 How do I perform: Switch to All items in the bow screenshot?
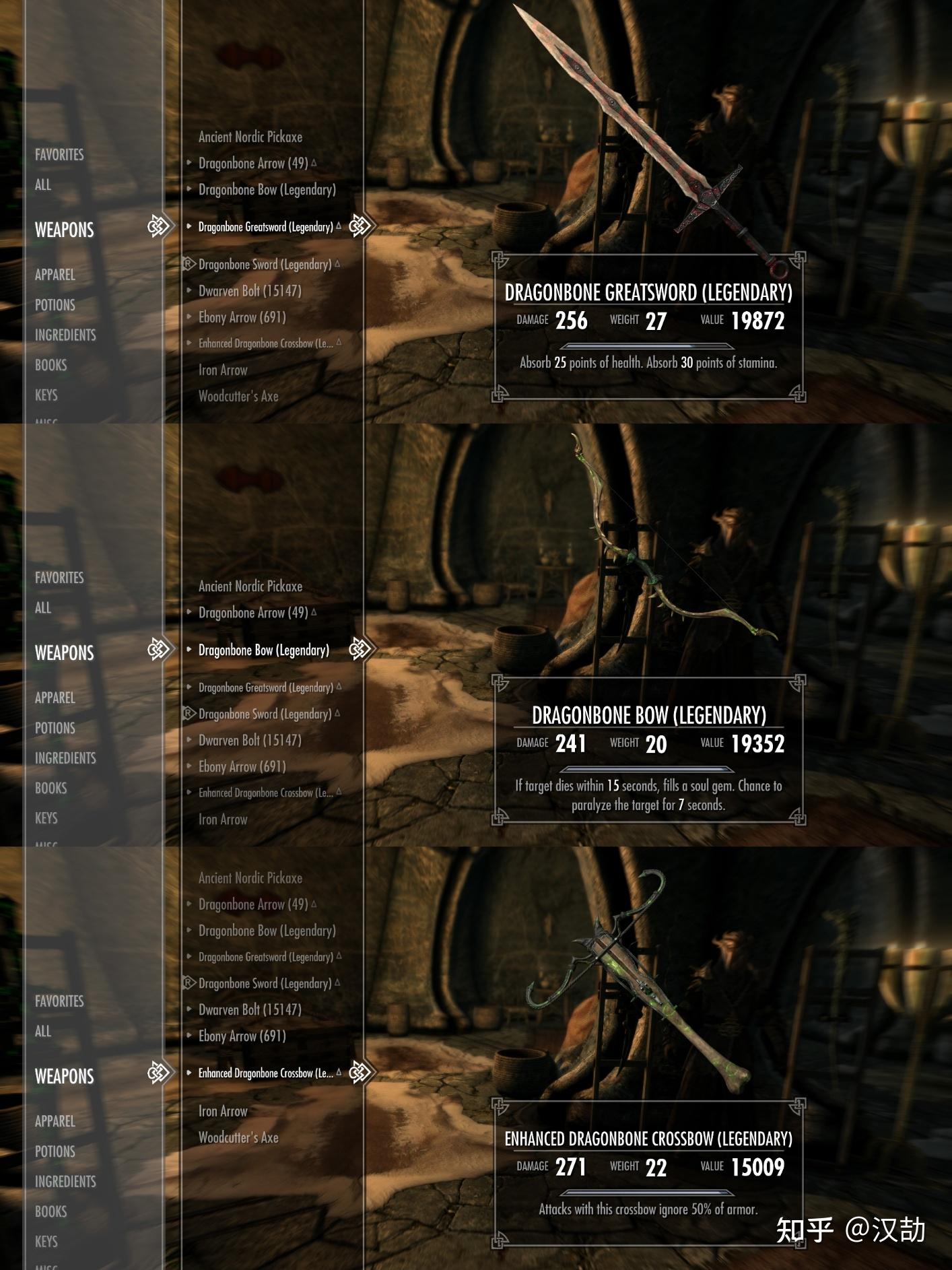[43, 608]
